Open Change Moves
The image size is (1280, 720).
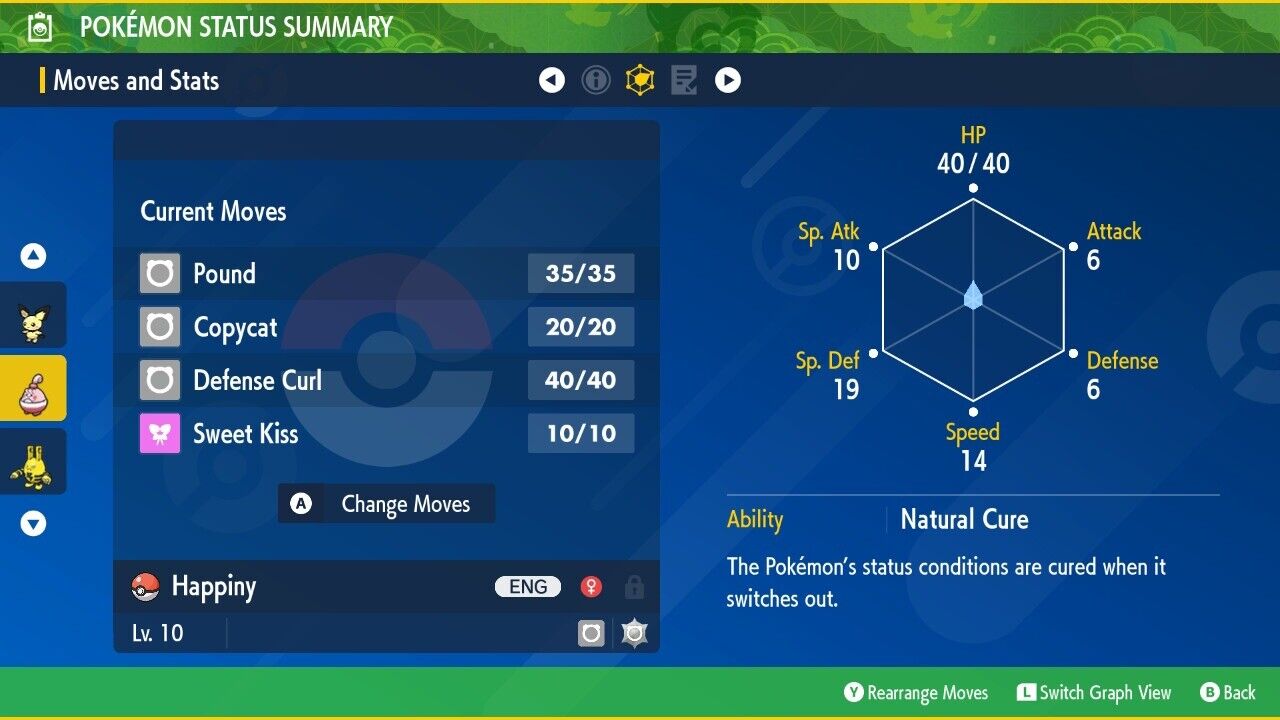(386, 504)
